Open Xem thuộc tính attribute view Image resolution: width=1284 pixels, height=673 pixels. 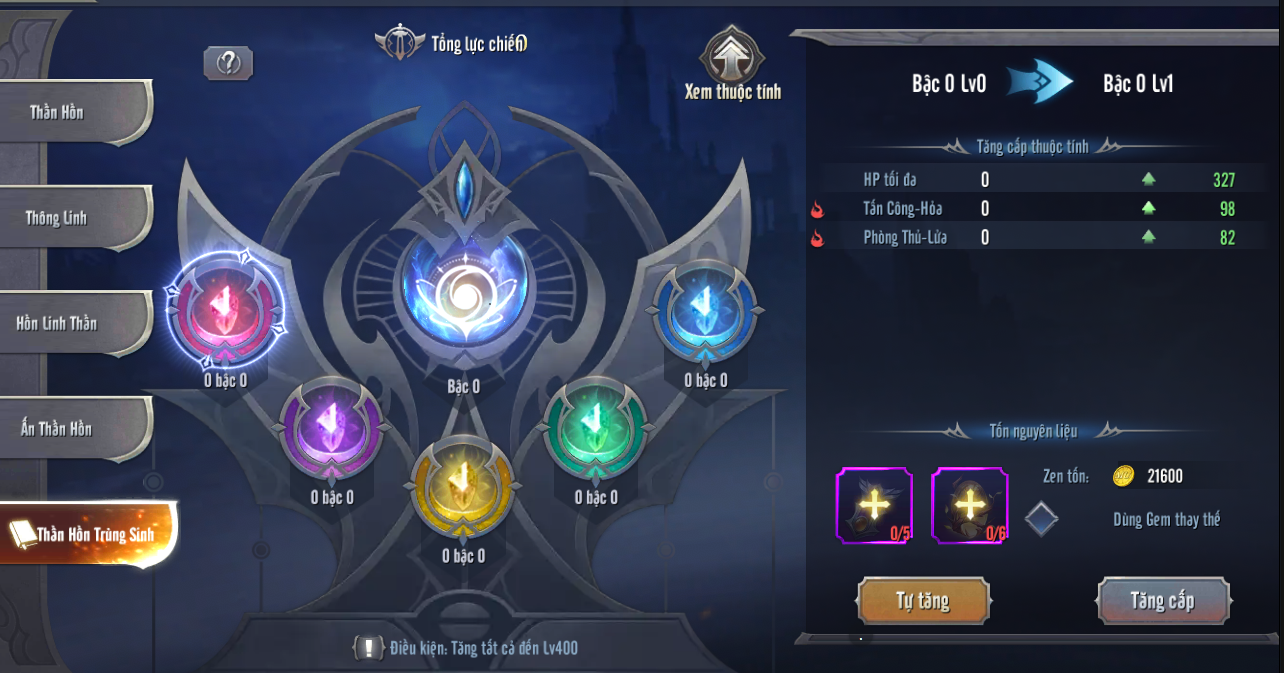(x=733, y=67)
